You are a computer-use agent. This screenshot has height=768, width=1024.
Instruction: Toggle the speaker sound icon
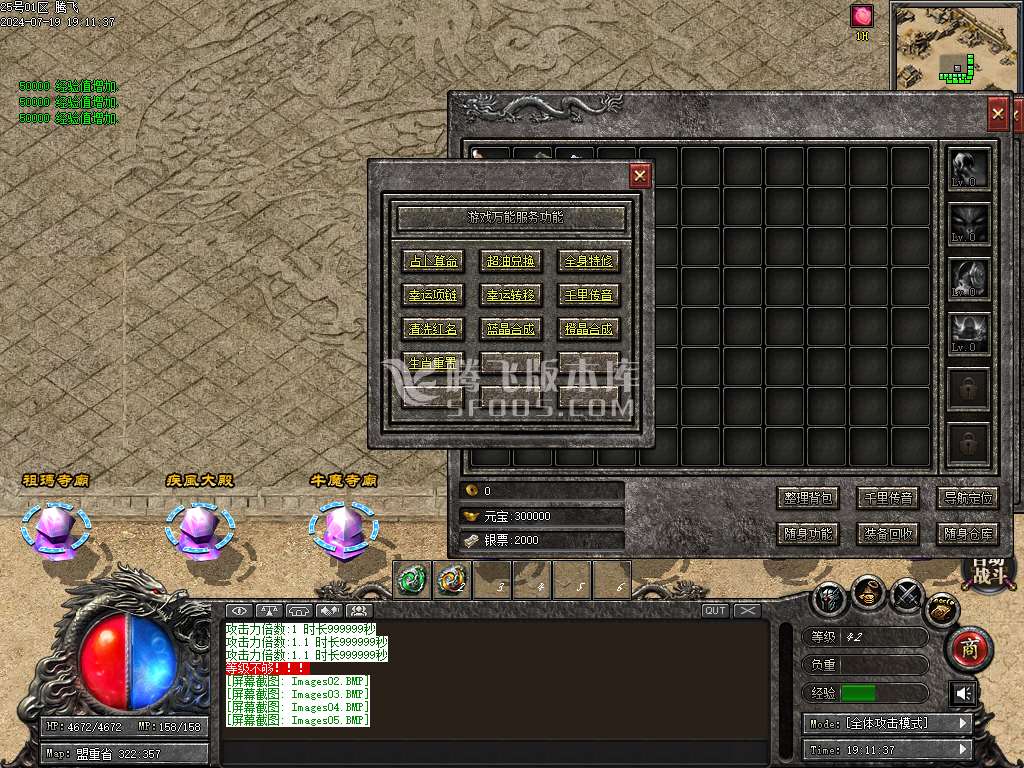click(x=963, y=693)
